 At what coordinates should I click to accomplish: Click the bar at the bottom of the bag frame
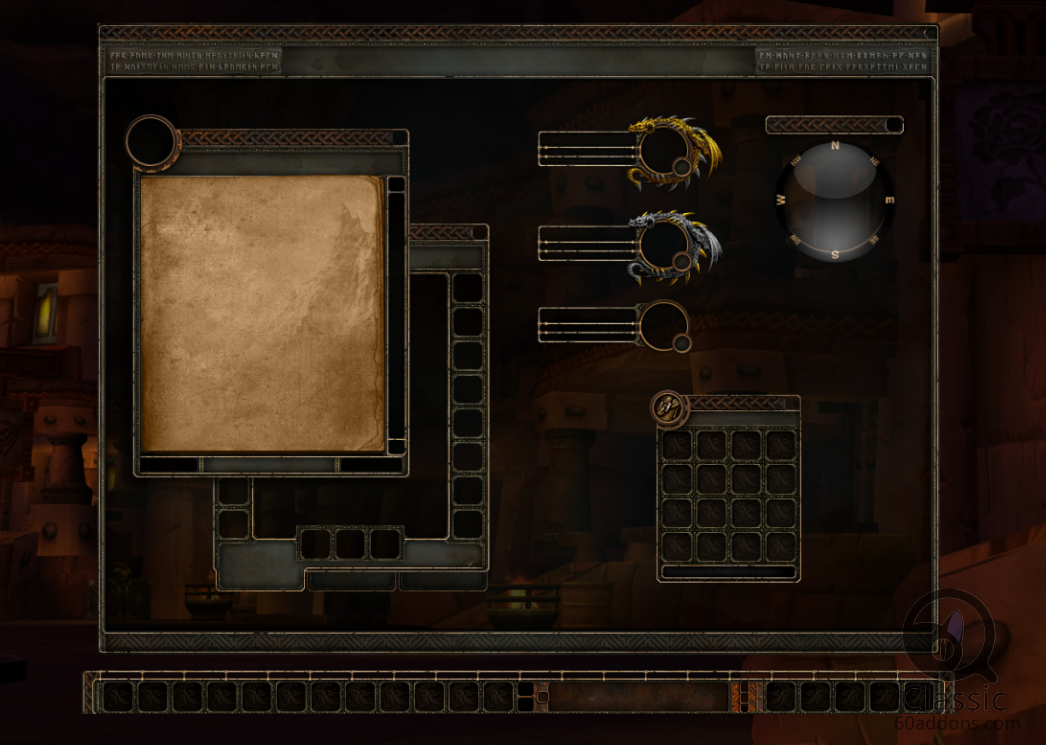click(729, 572)
